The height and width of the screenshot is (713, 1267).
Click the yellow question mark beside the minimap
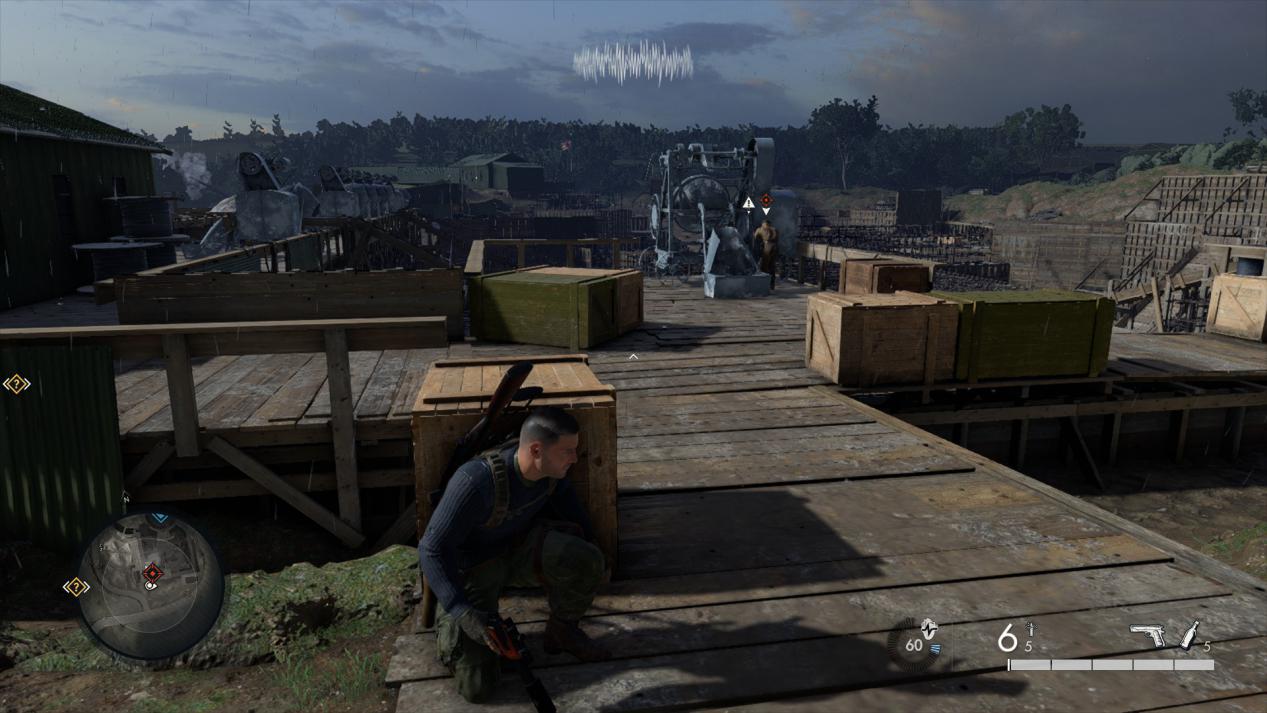(76, 587)
